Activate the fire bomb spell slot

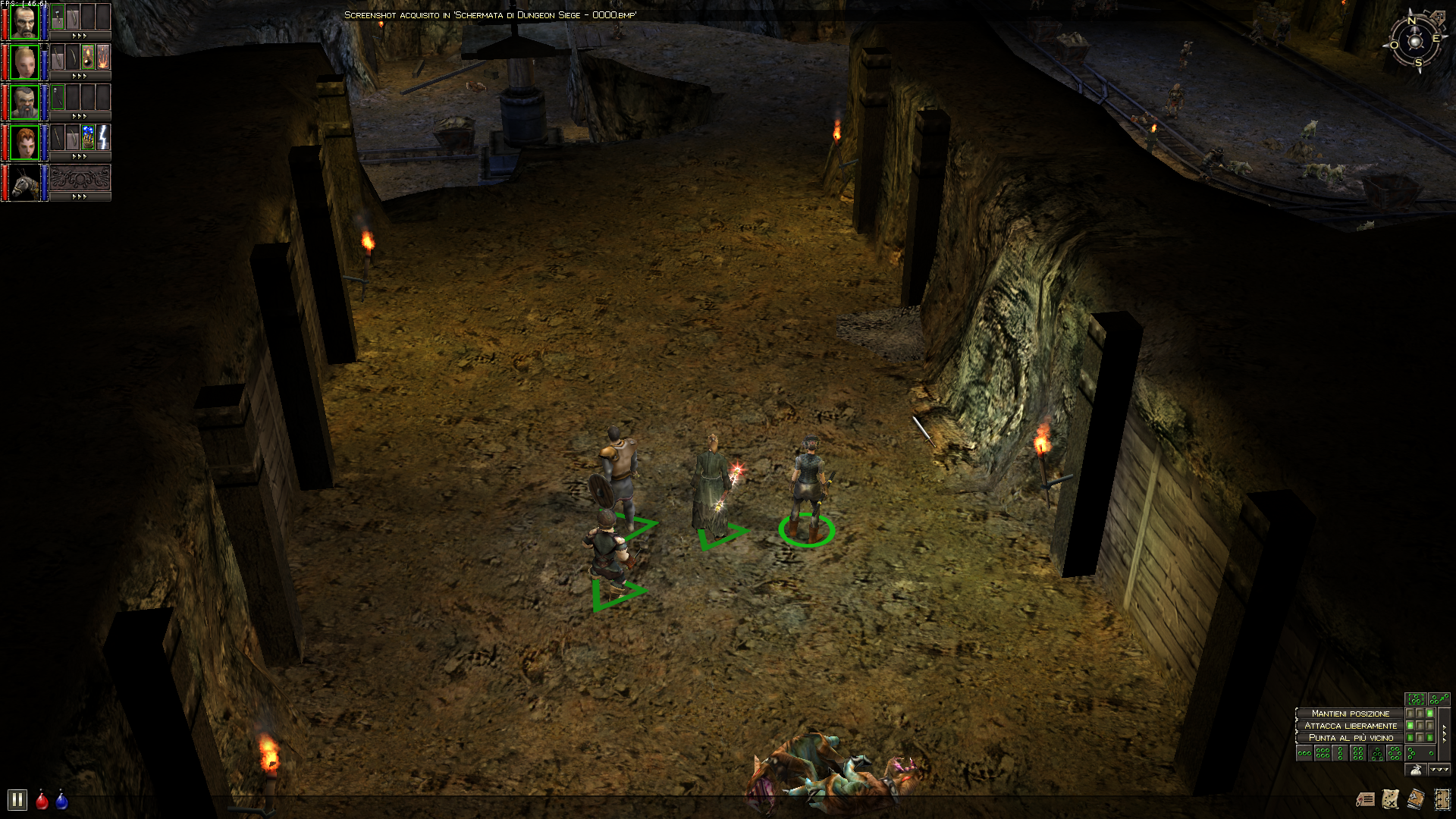point(88,57)
